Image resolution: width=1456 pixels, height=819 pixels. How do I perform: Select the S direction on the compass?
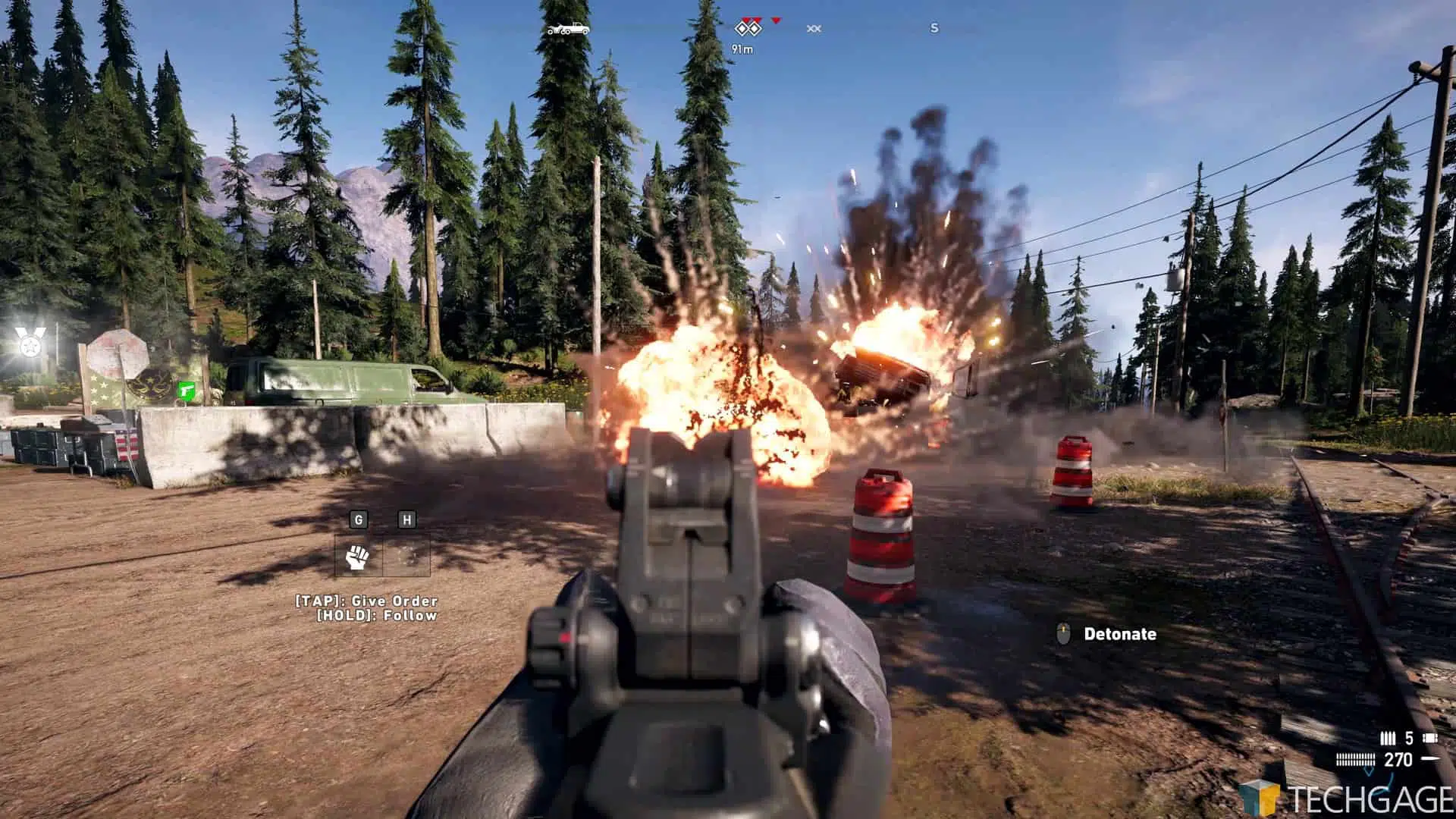pyautogui.click(x=934, y=28)
